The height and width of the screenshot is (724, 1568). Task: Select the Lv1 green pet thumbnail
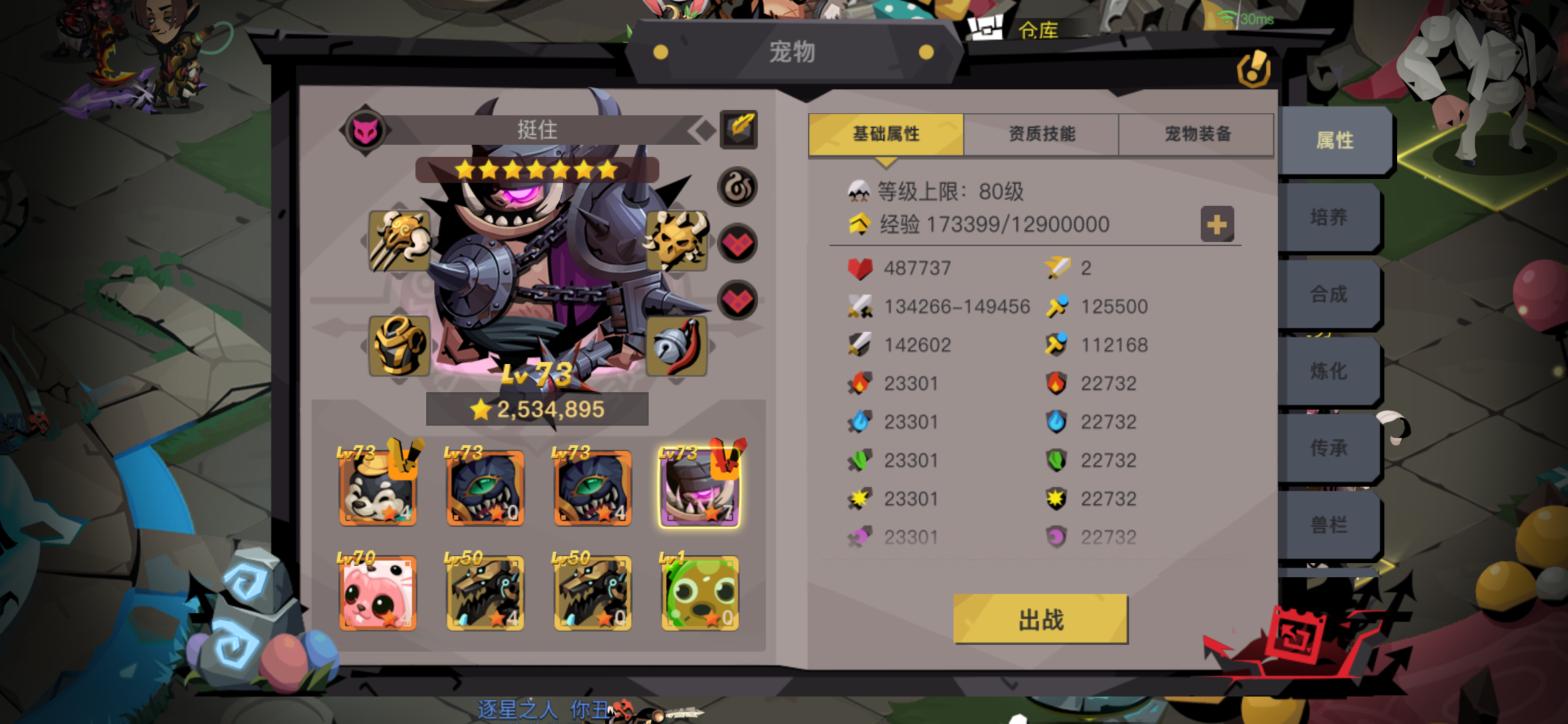pos(699,593)
